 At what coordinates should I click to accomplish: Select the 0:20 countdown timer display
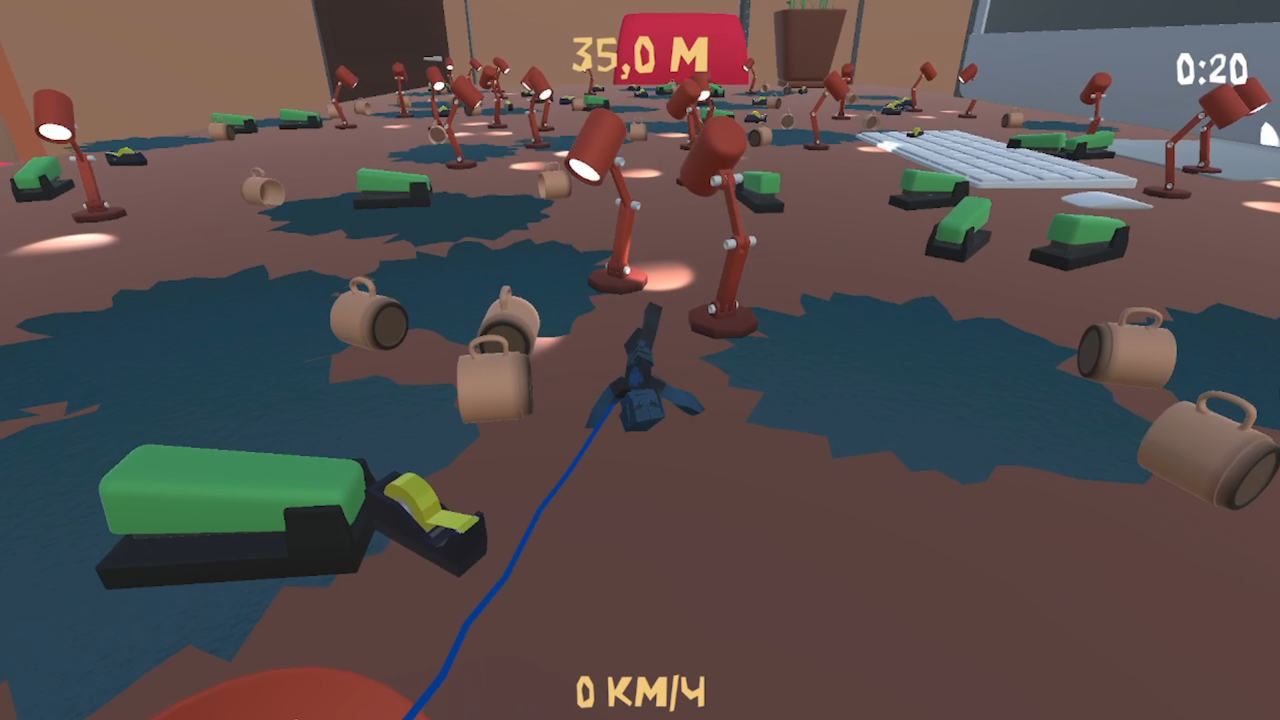point(1211,70)
